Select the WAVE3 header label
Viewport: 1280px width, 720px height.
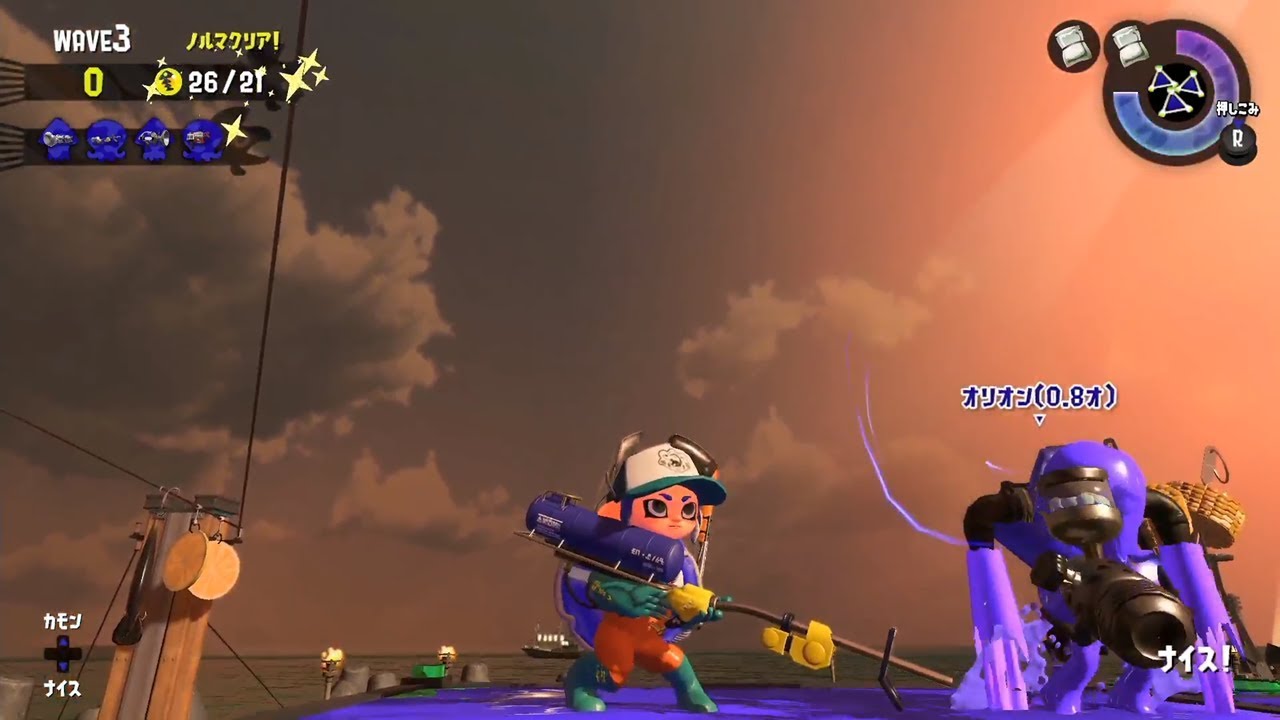(x=92, y=38)
